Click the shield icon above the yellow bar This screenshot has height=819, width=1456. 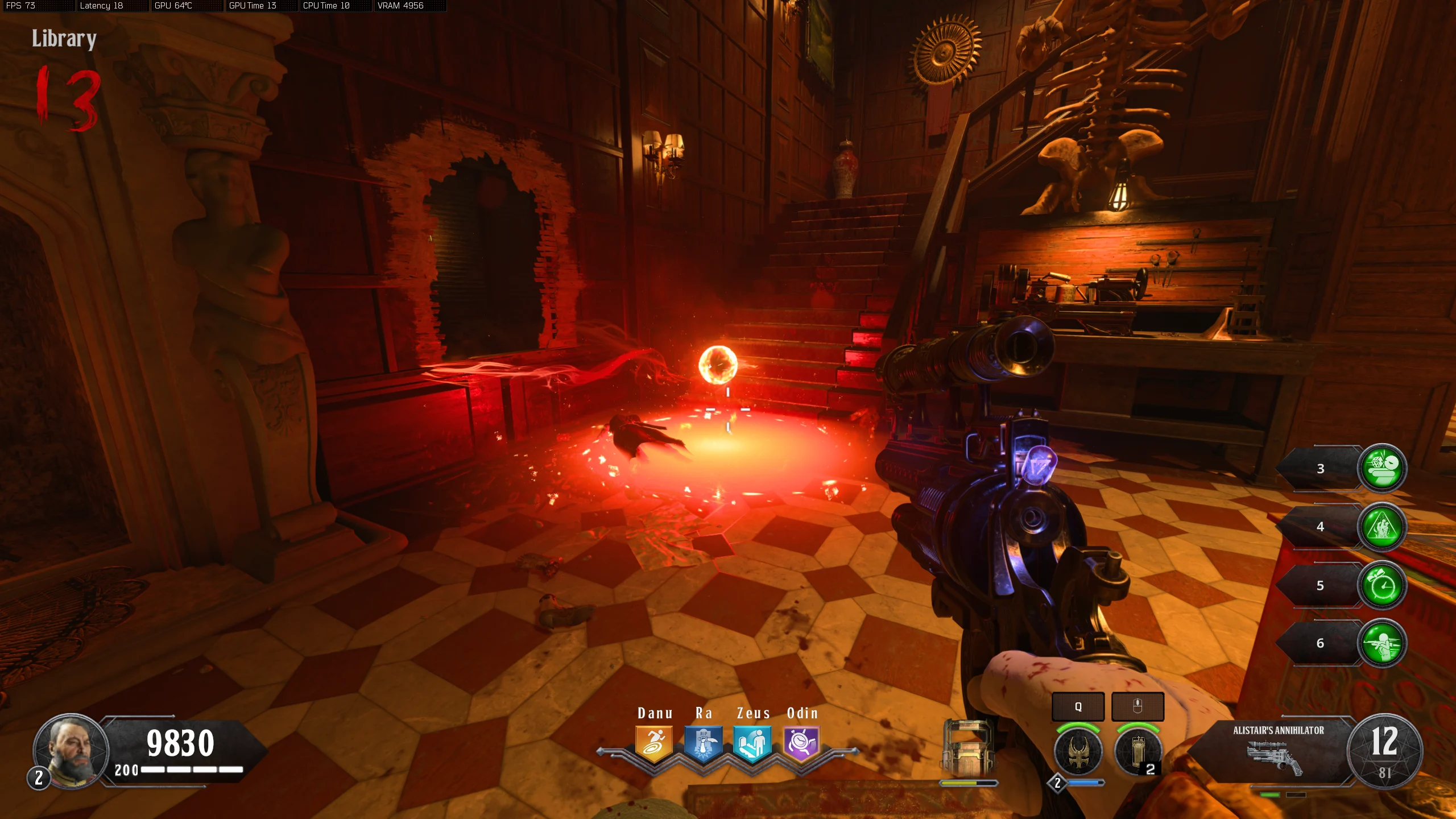coord(968,747)
